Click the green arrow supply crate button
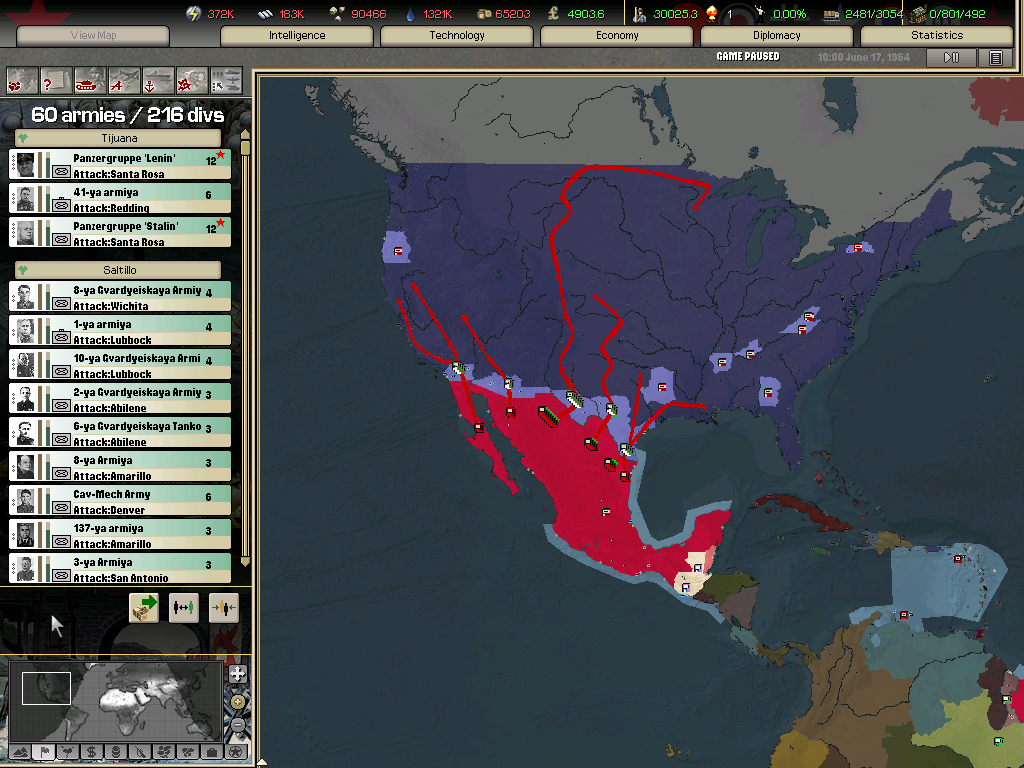The image size is (1024, 768). [x=144, y=607]
